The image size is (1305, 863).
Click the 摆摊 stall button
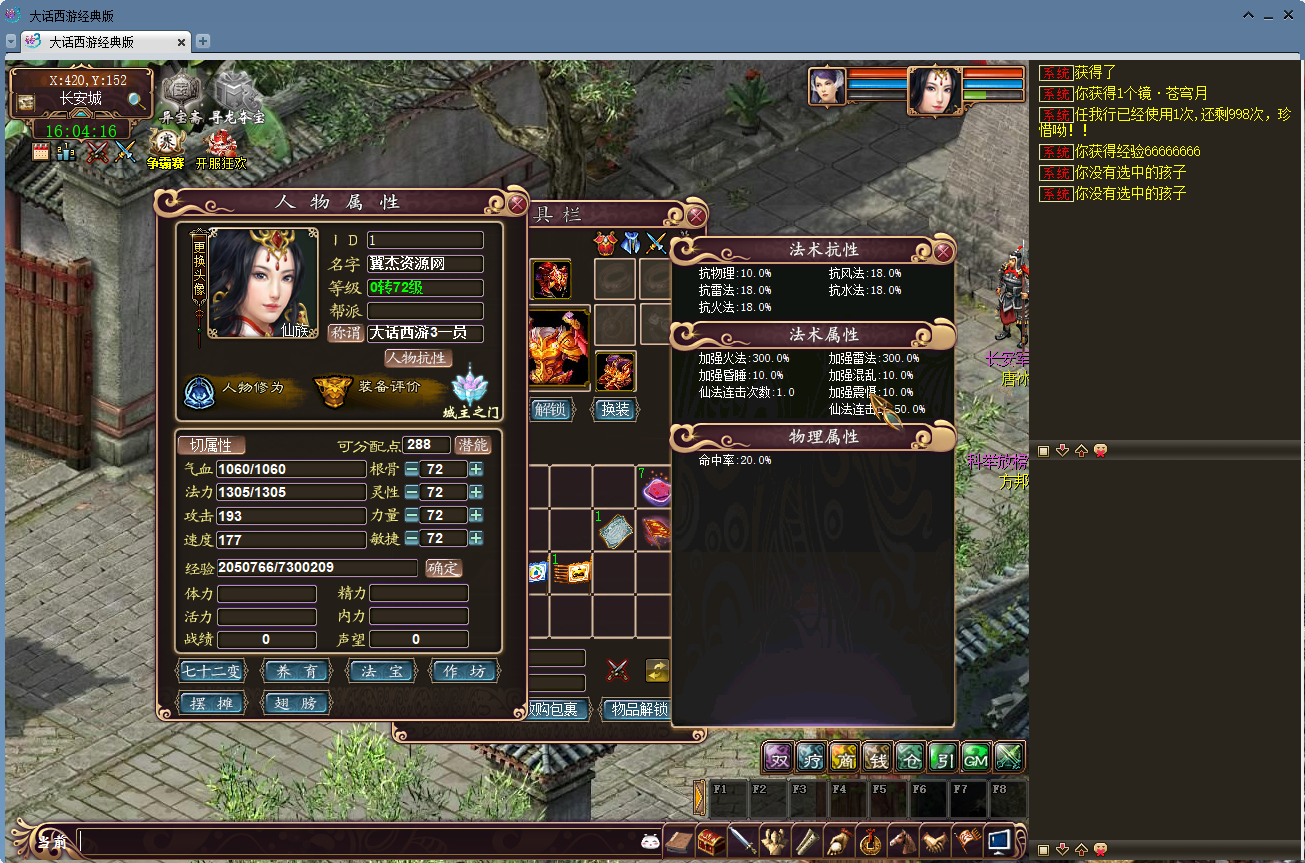pyautogui.click(x=211, y=703)
